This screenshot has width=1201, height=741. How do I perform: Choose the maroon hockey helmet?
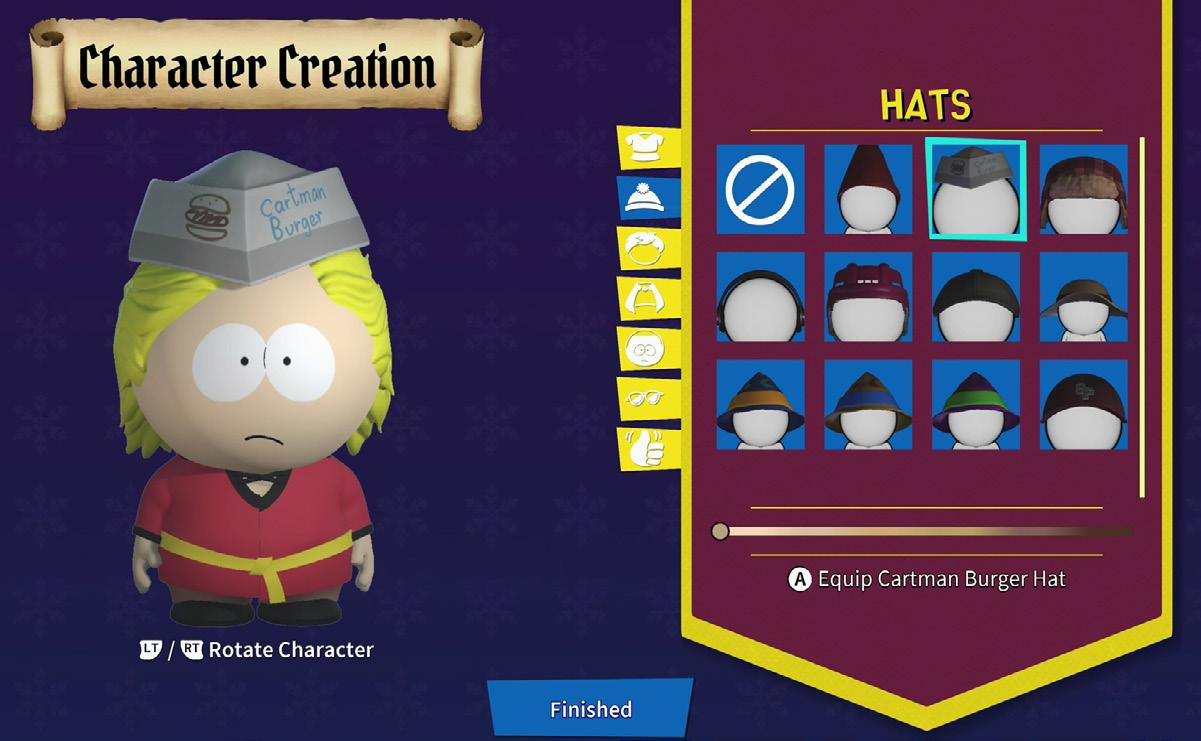pyautogui.click(x=868, y=297)
